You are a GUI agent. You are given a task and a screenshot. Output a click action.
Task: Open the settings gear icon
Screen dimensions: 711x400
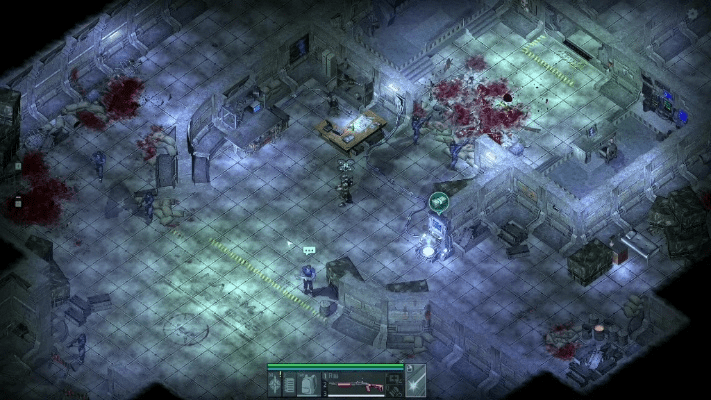[x=693, y=13]
